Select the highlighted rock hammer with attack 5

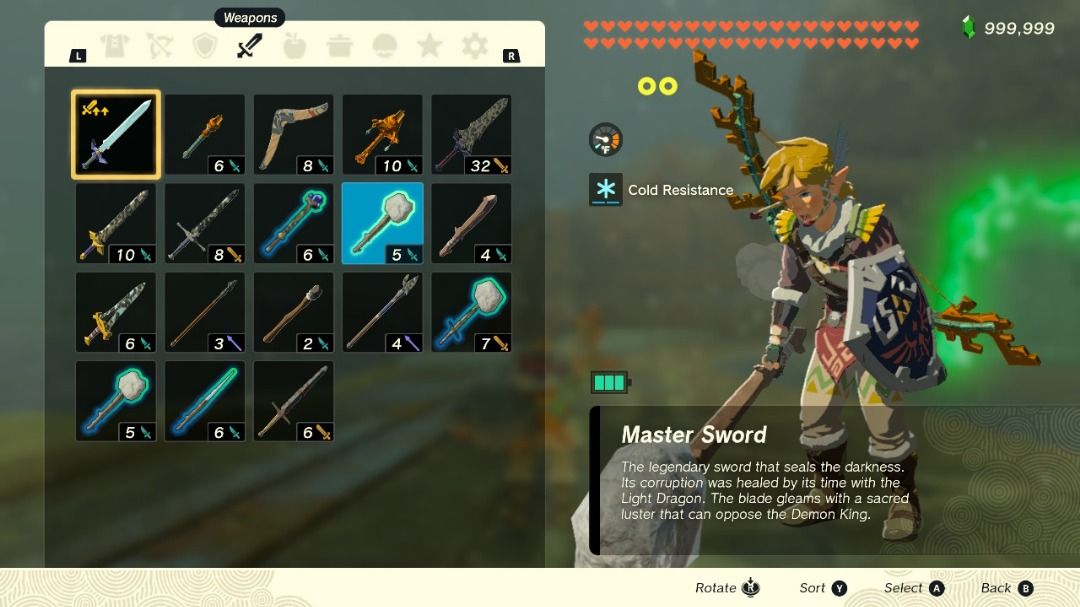coord(382,223)
